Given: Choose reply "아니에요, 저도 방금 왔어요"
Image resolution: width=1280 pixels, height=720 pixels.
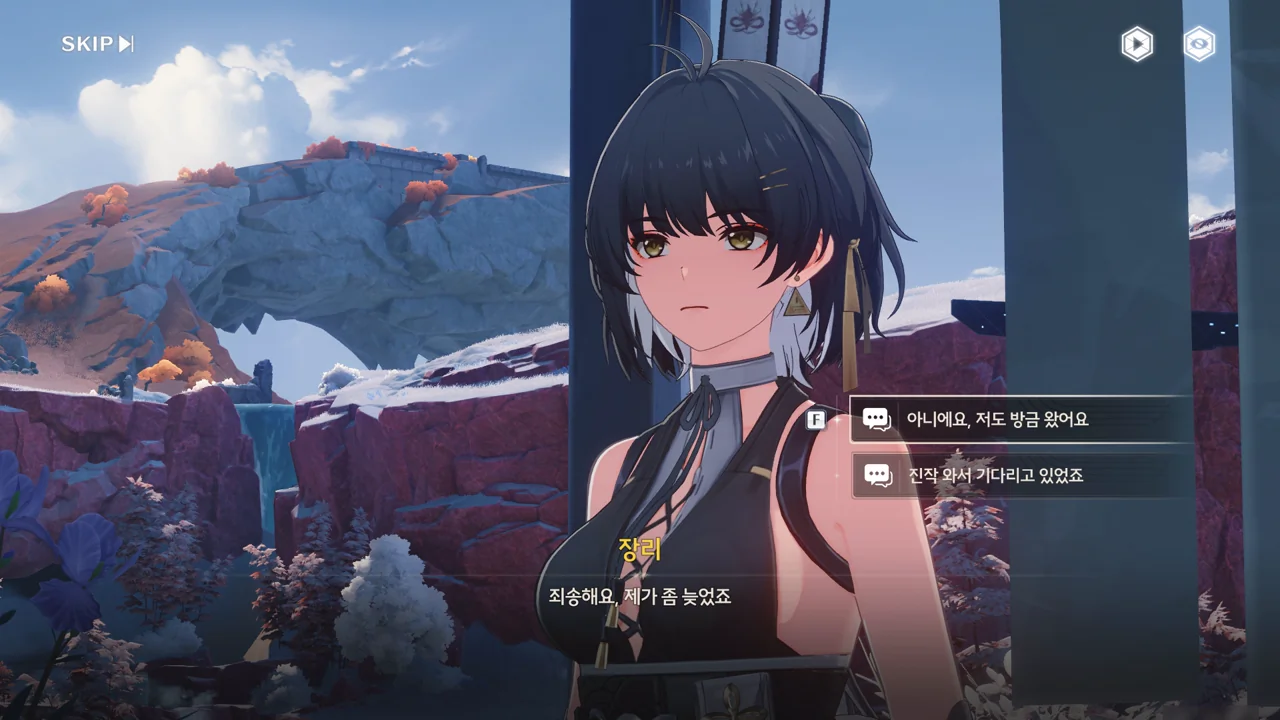Looking at the screenshot, I should (x=1020, y=419).
